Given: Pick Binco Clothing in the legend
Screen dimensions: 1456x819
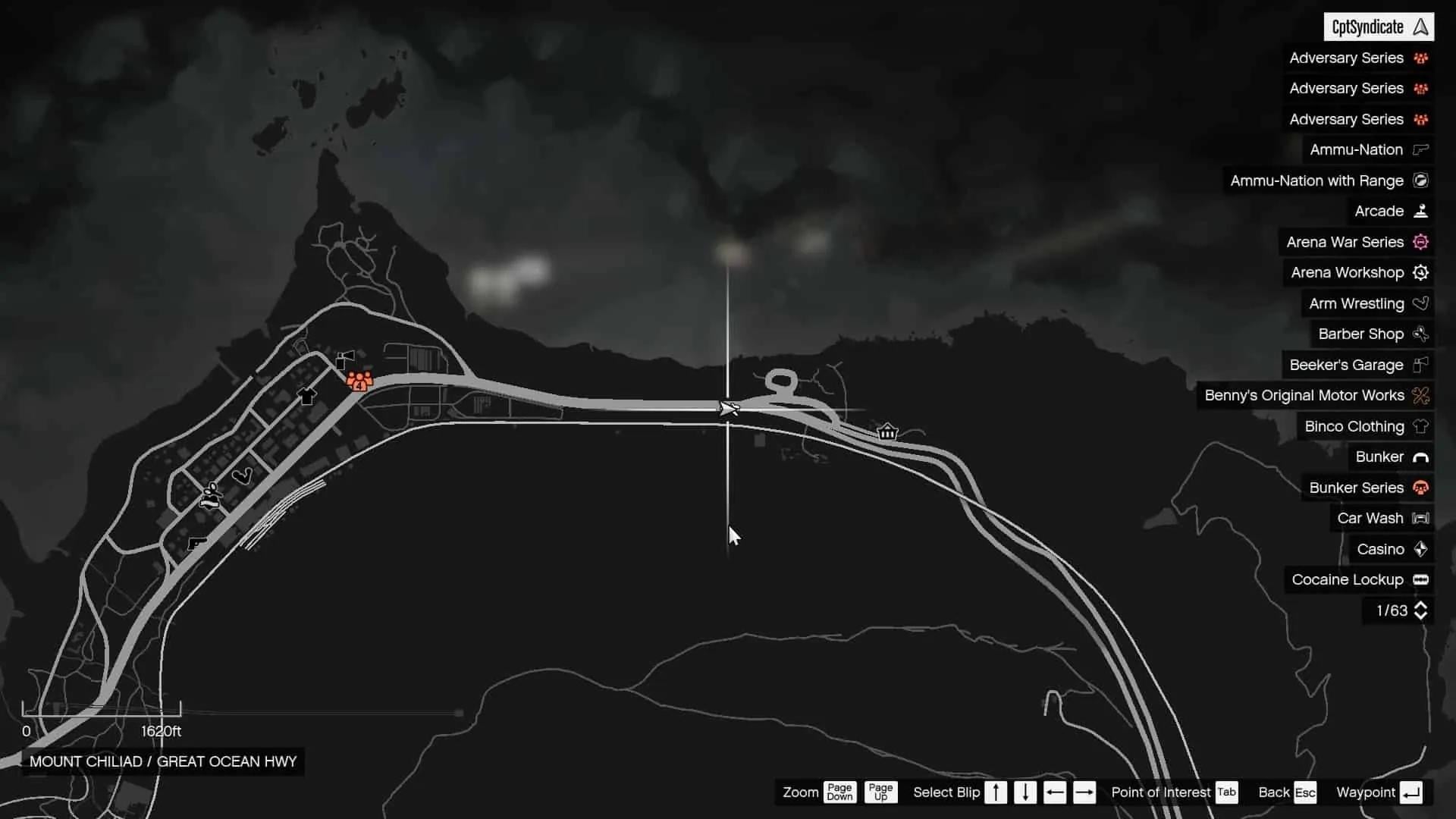Looking at the screenshot, I should [x=1365, y=426].
